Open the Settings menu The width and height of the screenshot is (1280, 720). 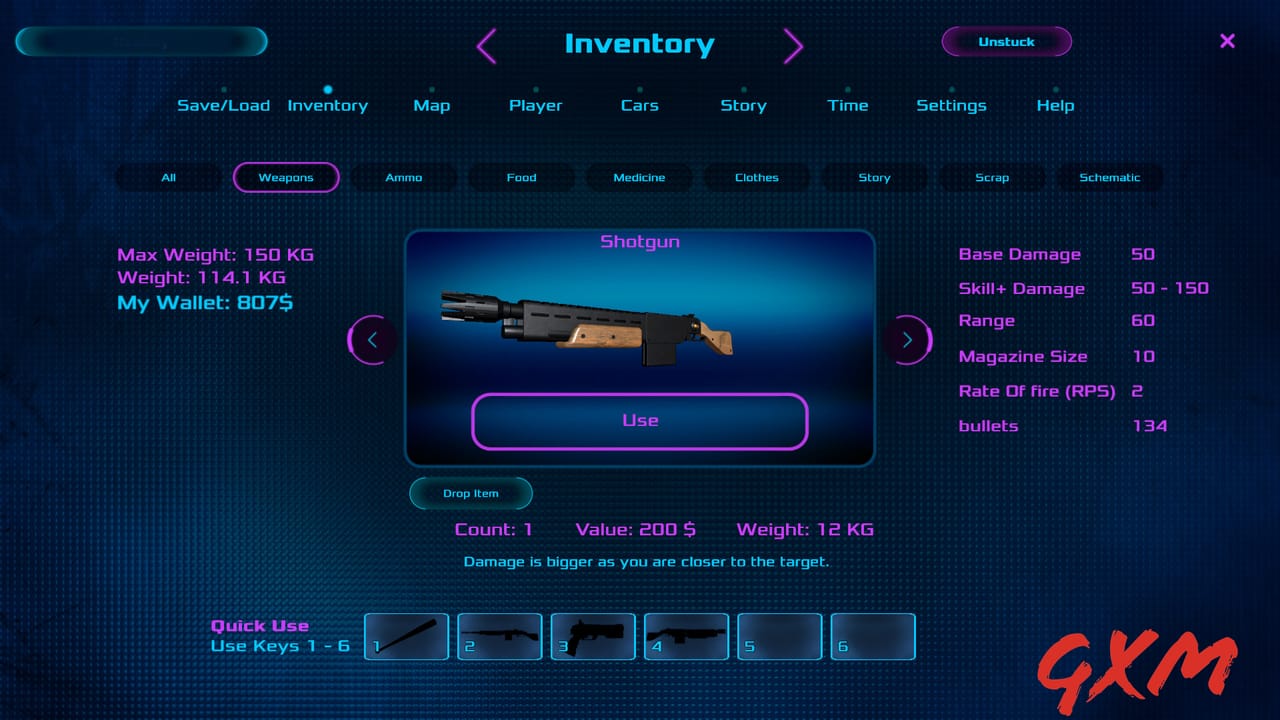951,105
